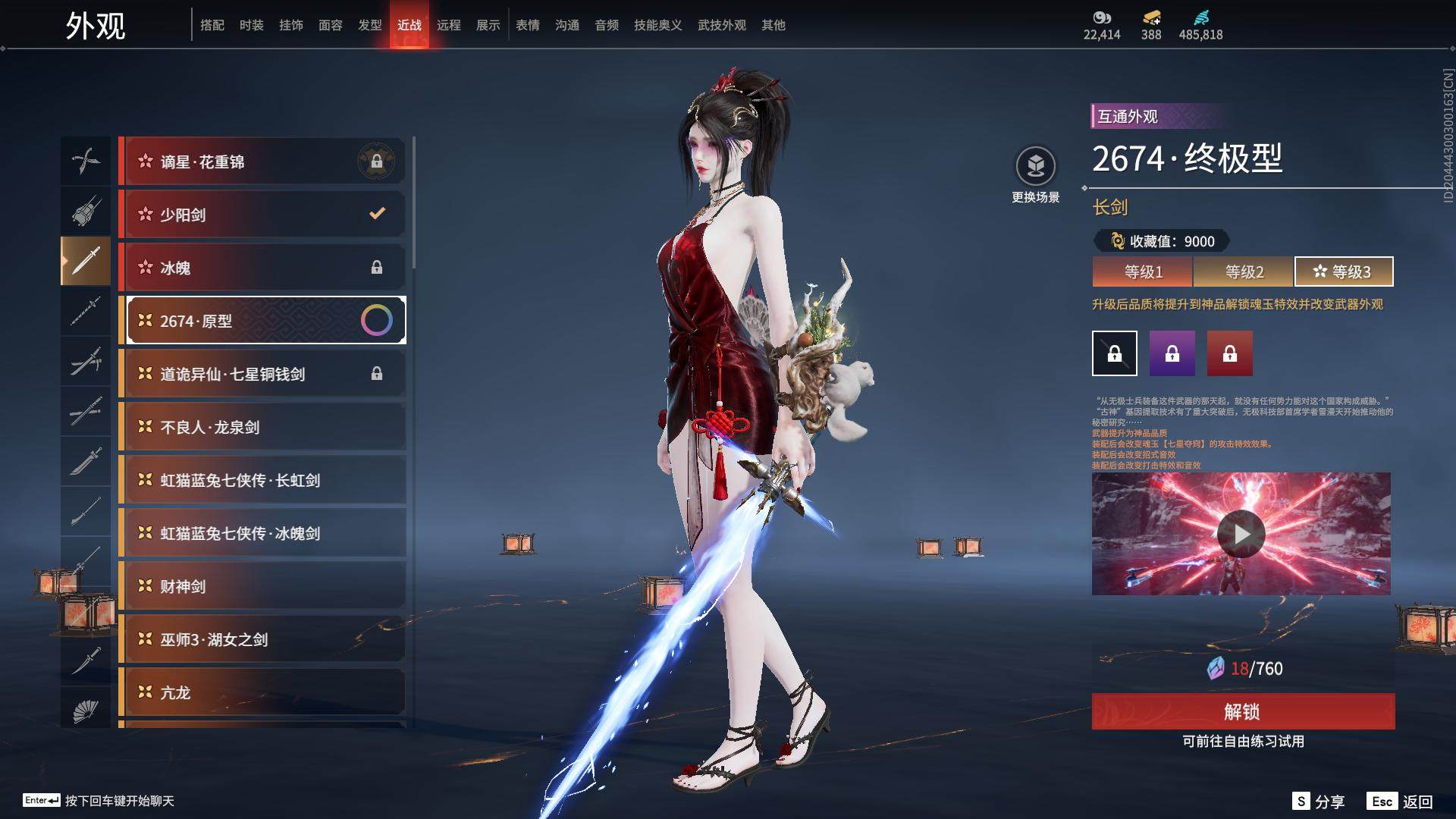The image size is (1456, 819).
Task: Select the red locked color swatch
Action: (x=1229, y=353)
